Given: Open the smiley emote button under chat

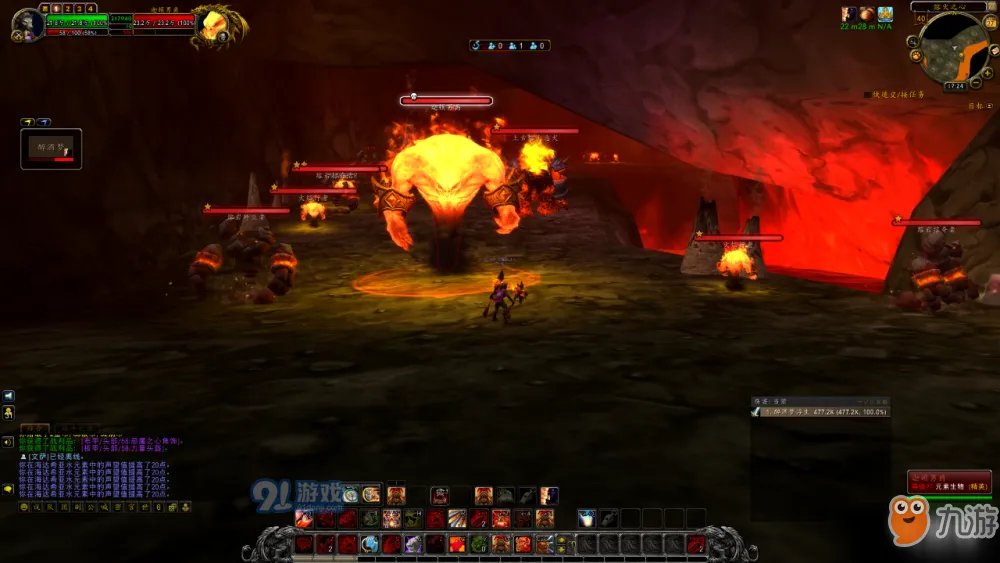Looking at the screenshot, I should coord(24,507).
